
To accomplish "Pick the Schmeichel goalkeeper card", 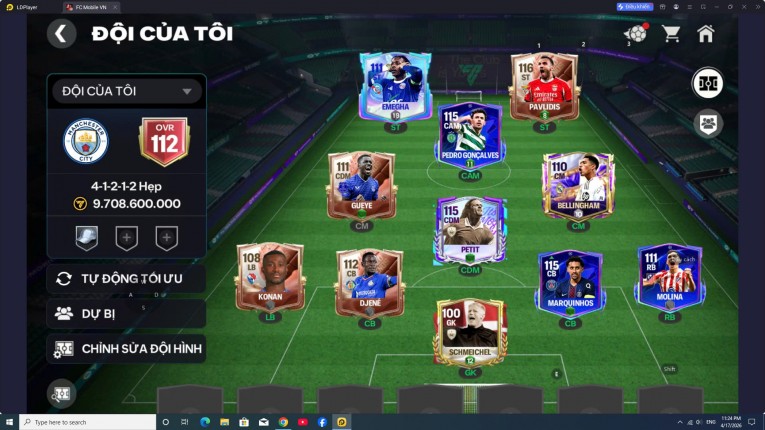I will coord(470,332).
